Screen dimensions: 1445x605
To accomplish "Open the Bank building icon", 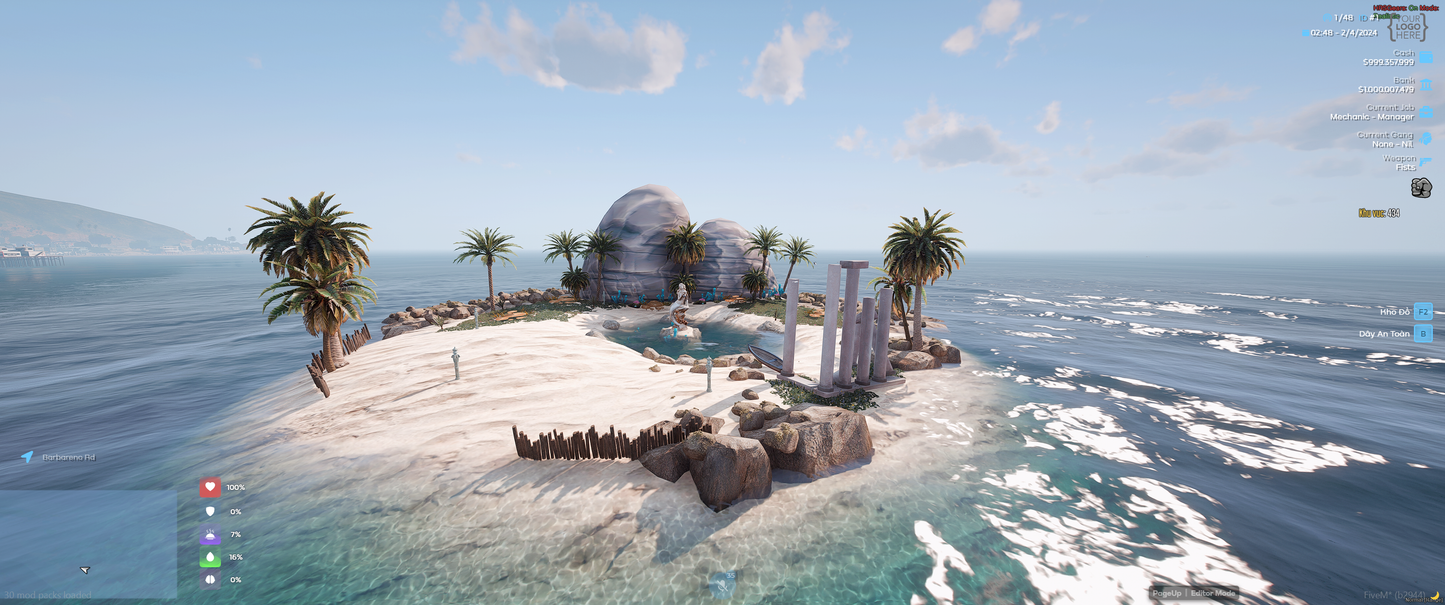I will pos(1426,85).
